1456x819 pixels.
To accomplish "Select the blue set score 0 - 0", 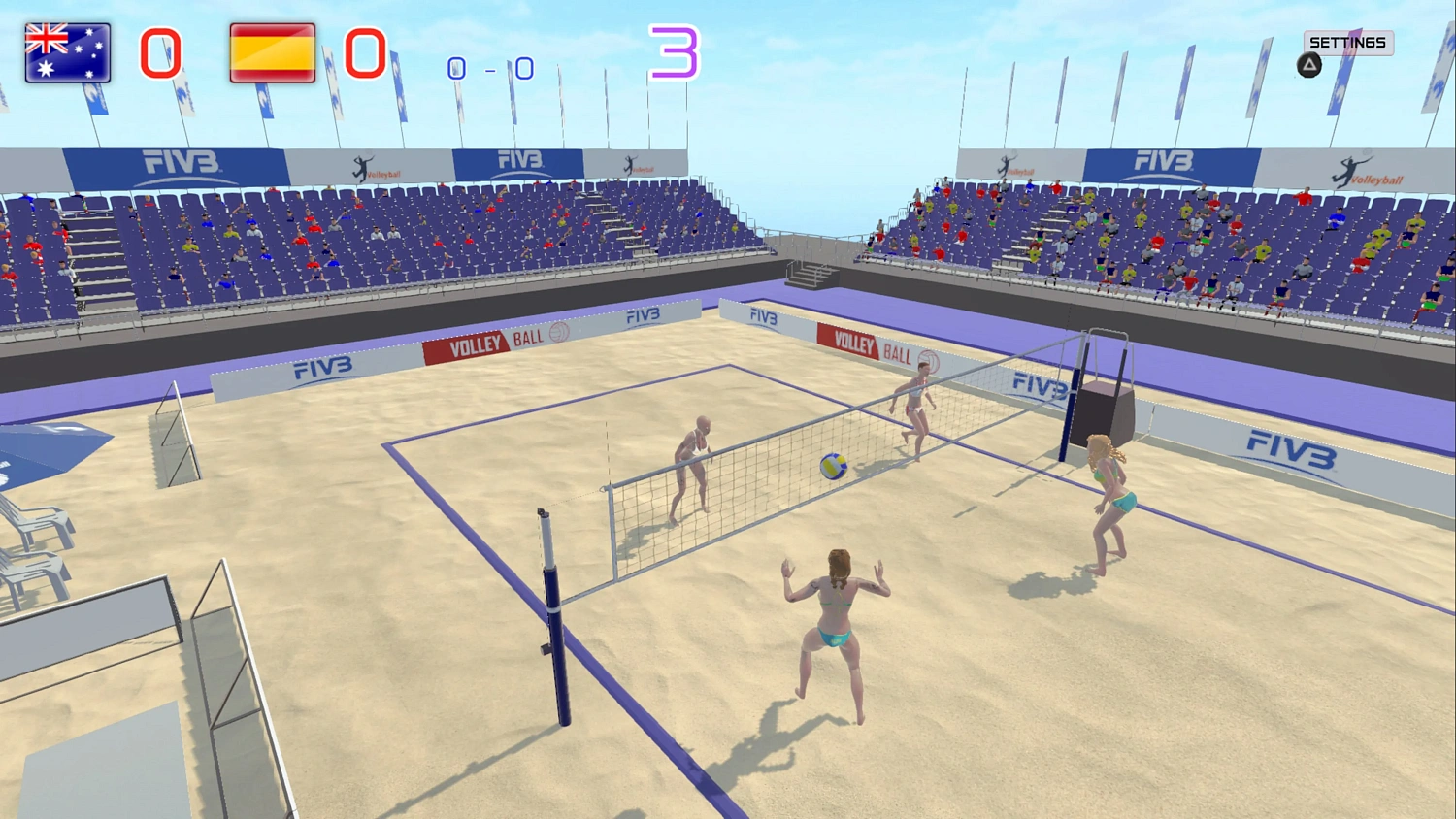I will click(488, 69).
